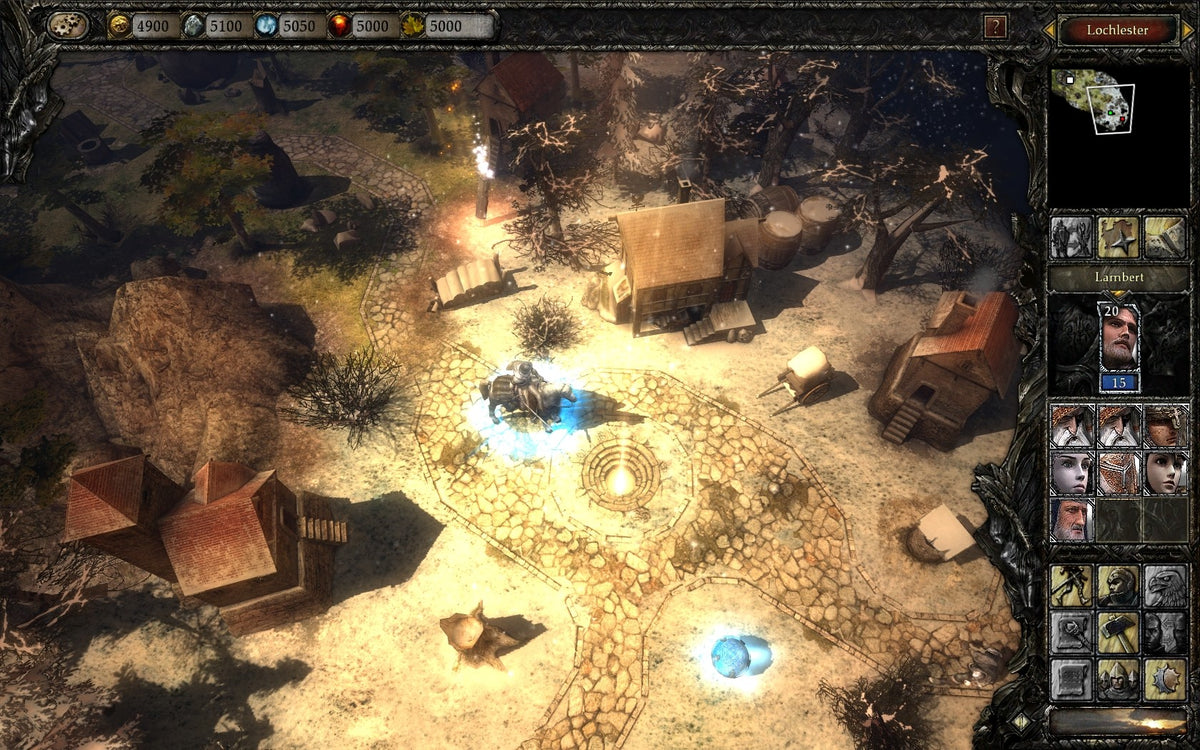This screenshot has width=1200, height=750.
Task: Click the Lambert name bar
Action: coord(1117,277)
